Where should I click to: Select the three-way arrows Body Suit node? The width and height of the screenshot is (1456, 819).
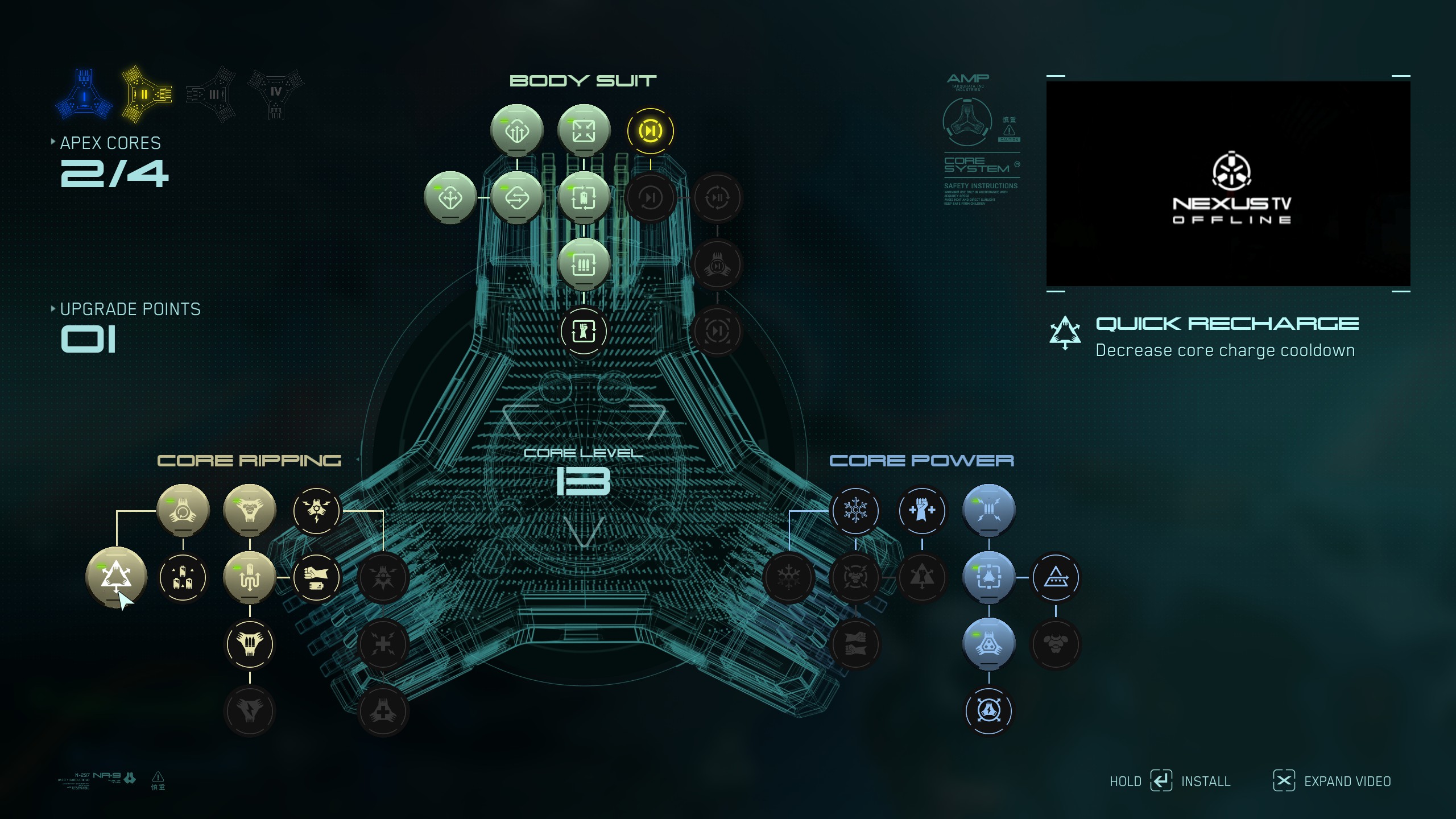coord(450,198)
